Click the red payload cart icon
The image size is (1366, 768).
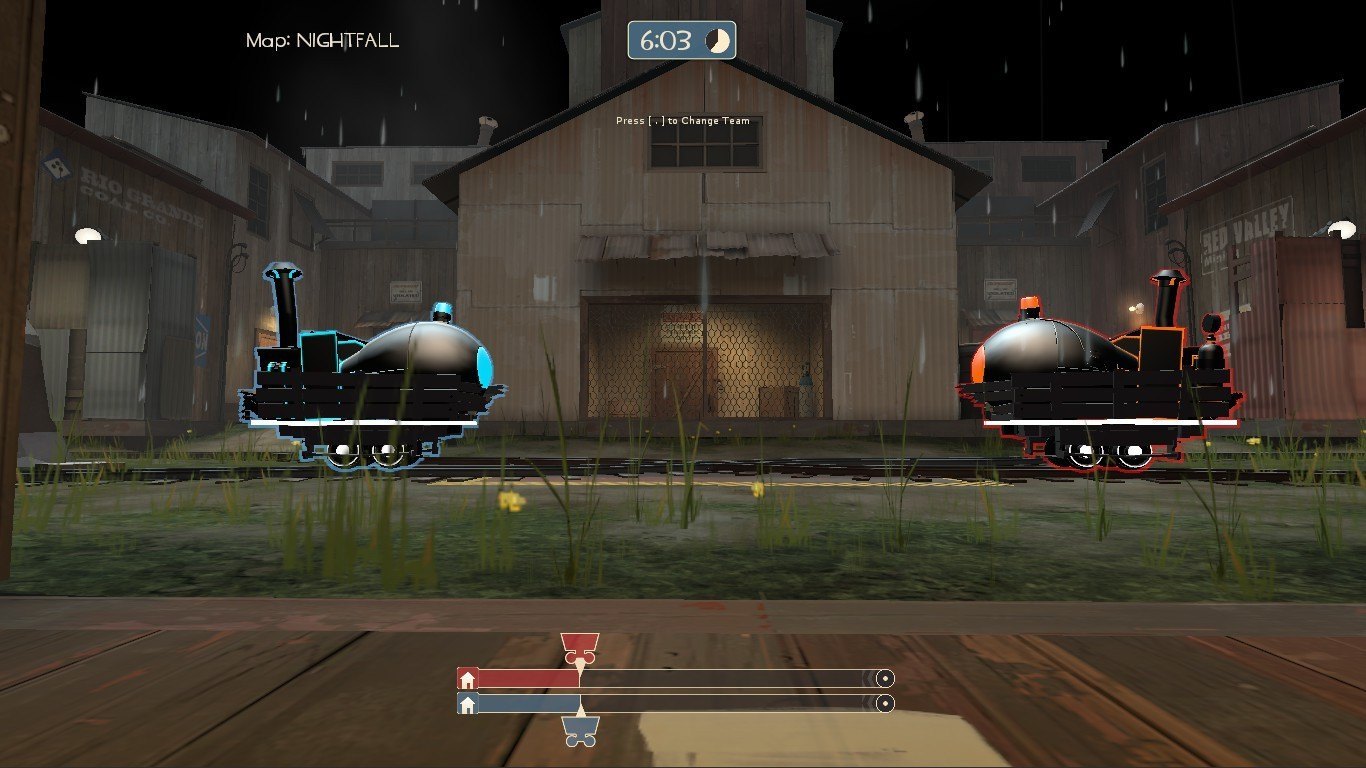[579, 648]
